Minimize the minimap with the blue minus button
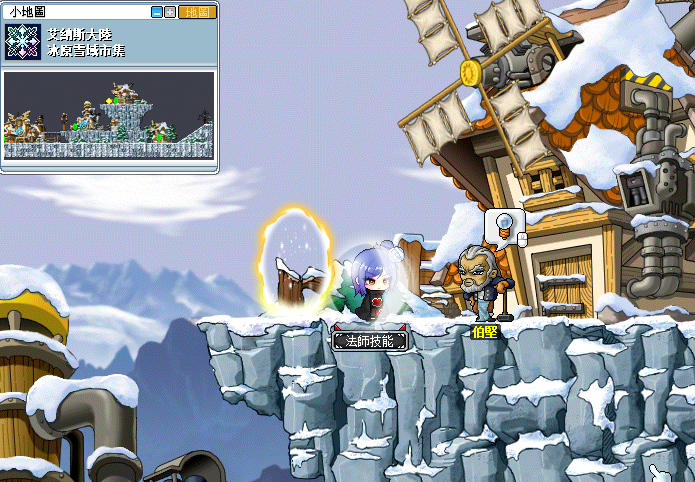The image size is (695, 482). point(157,12)
